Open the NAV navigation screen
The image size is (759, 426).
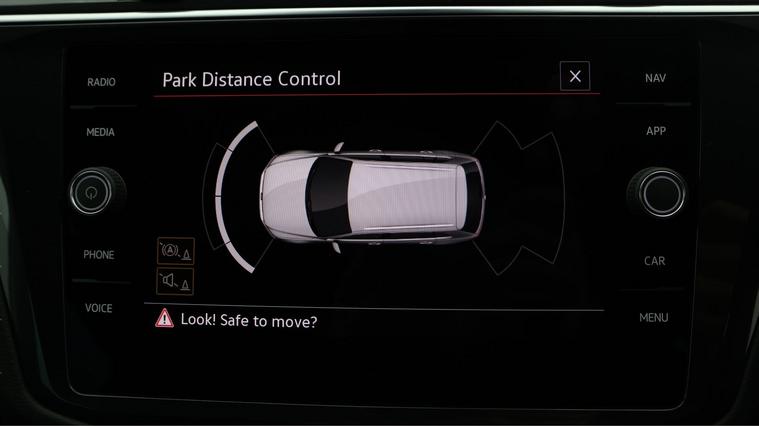point(655,78)
